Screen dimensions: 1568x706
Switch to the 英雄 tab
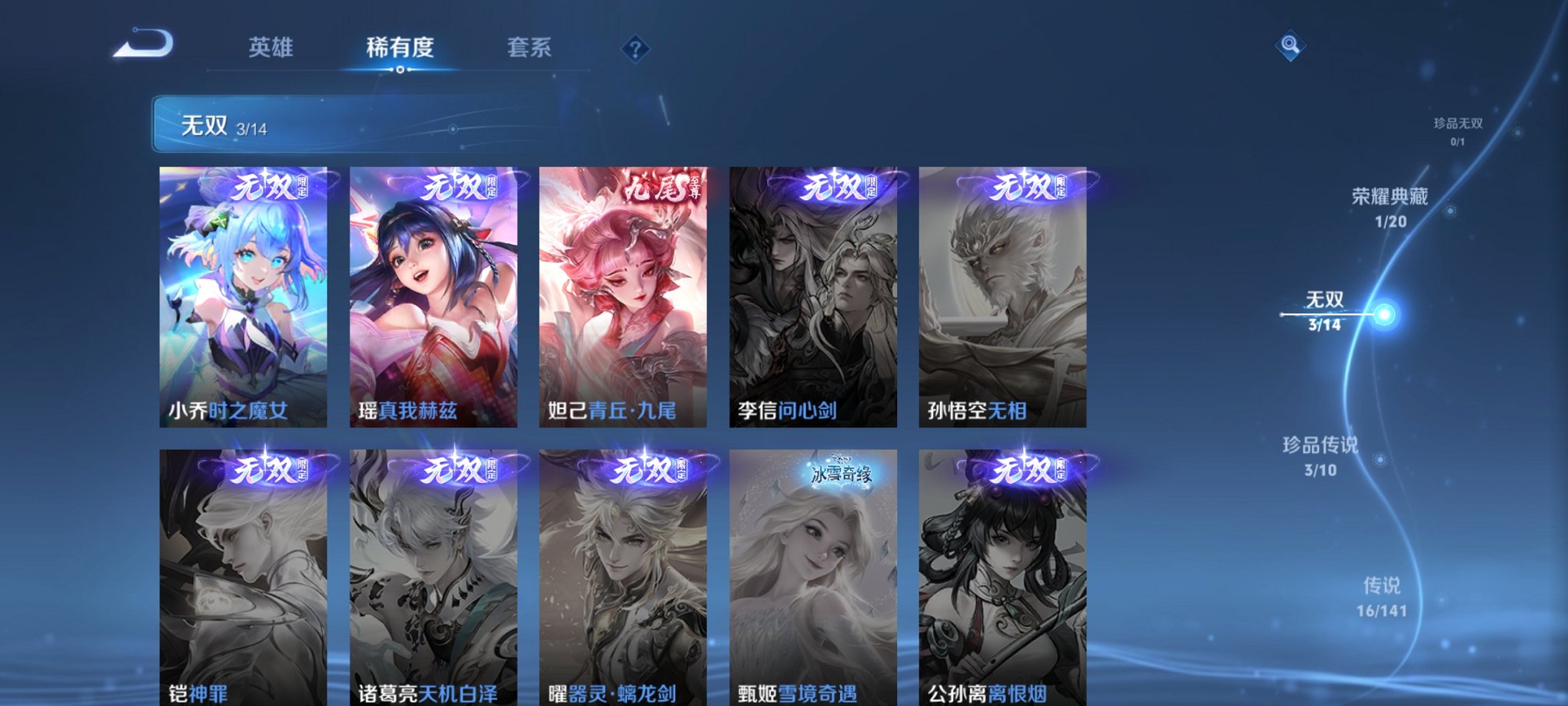pyautogui.click(x=270, y=48)
